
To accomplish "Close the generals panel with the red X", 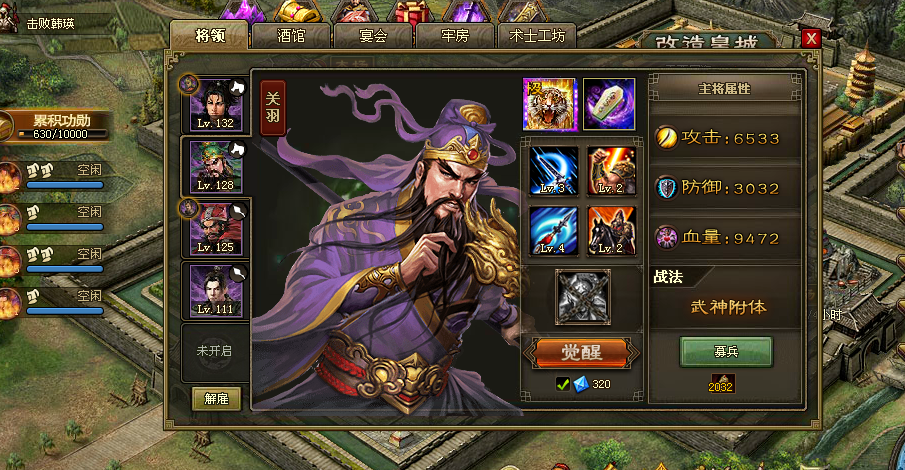I will (x=811, y=38).
